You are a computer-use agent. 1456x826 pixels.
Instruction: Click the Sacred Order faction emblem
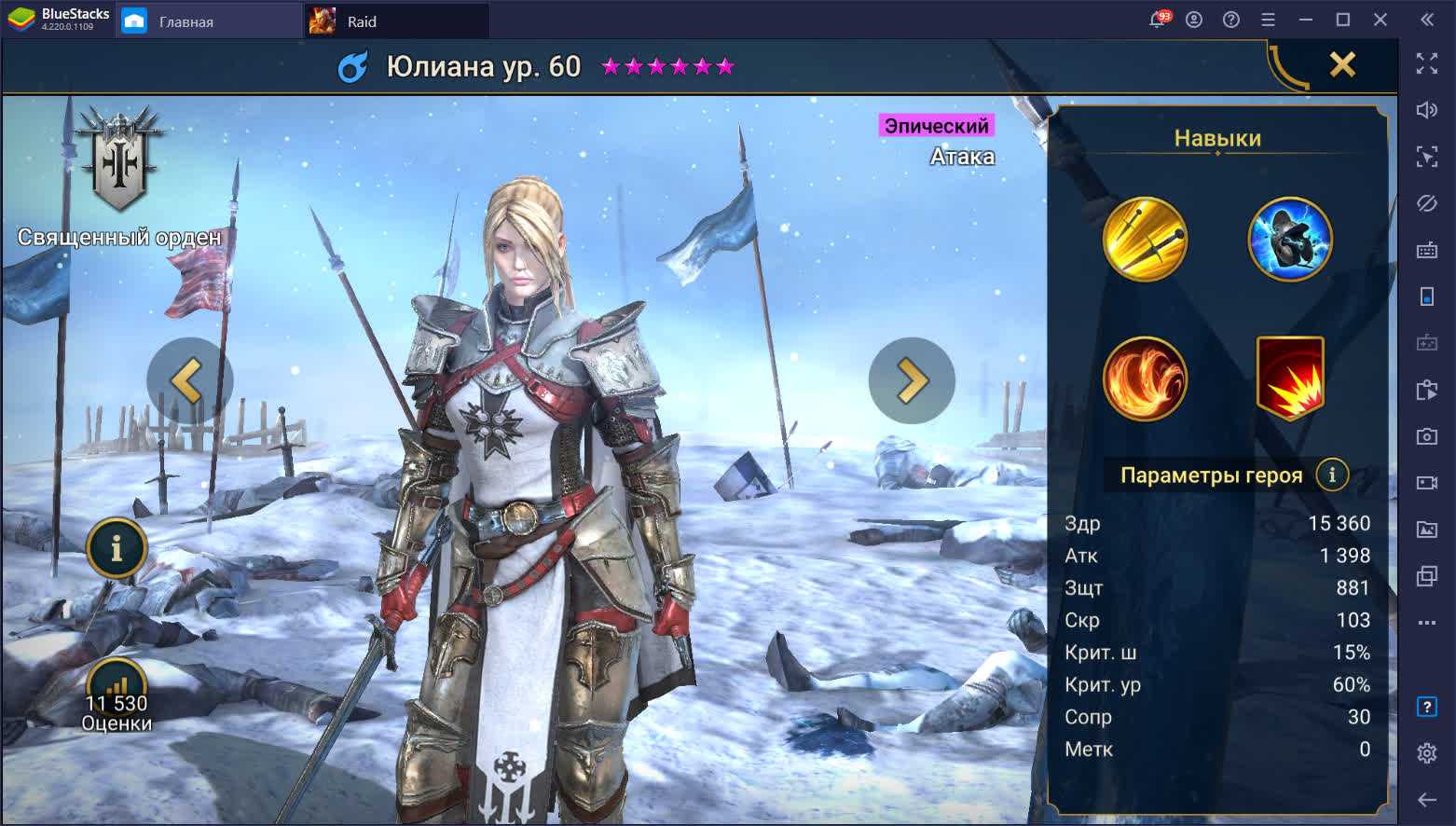[x=121, y=160]
